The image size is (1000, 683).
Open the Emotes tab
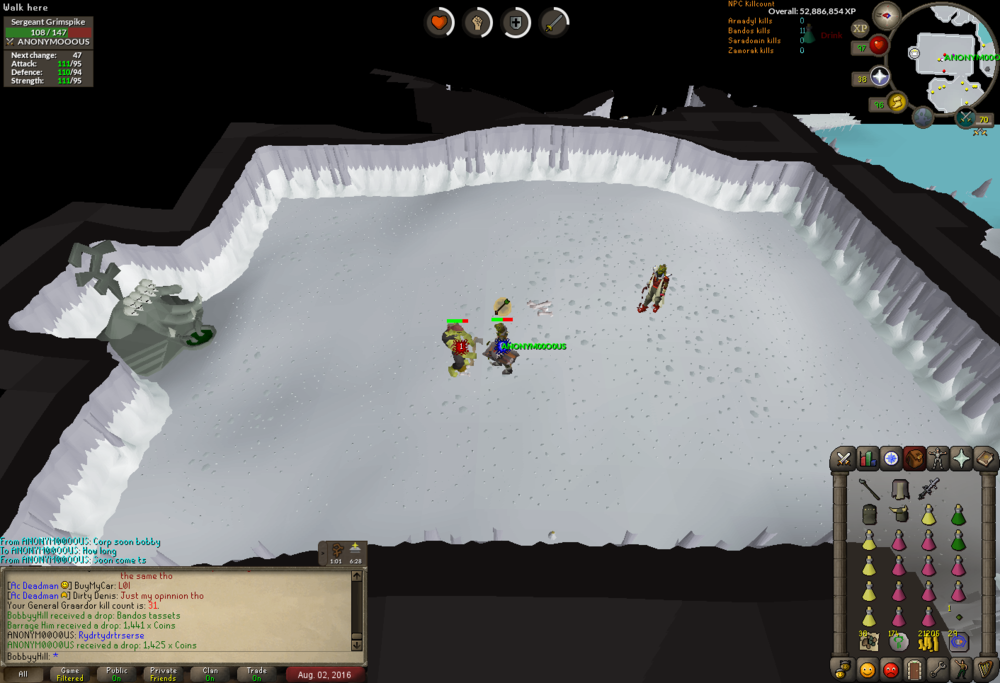[x=961, y=668]
